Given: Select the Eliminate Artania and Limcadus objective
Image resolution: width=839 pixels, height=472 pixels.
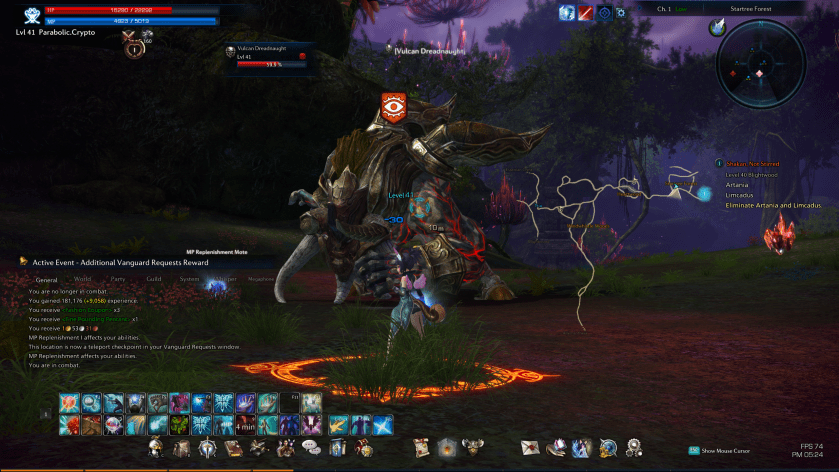Looking at the screenshot, I should click(x=774, y=205).
